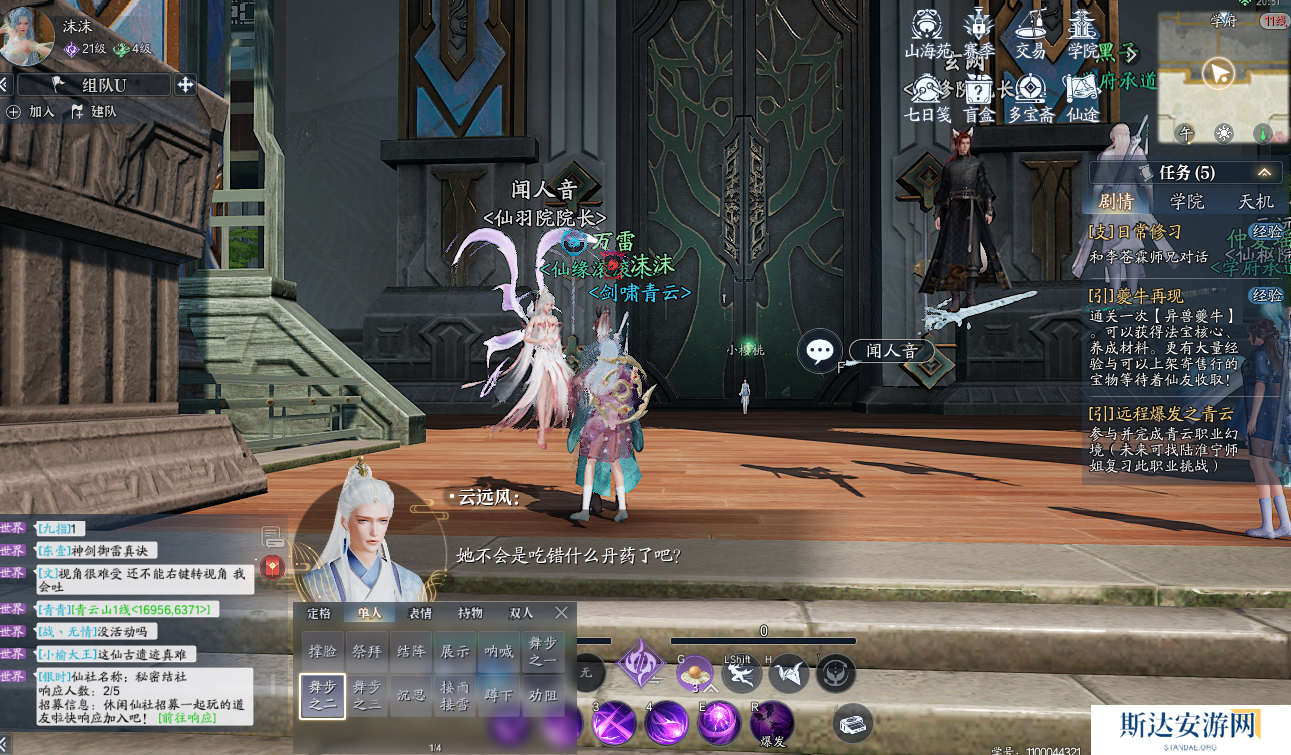Open the 多宝斋 shop icon
Viewport: 1291px width, 755px height.
pos(1030,98)
